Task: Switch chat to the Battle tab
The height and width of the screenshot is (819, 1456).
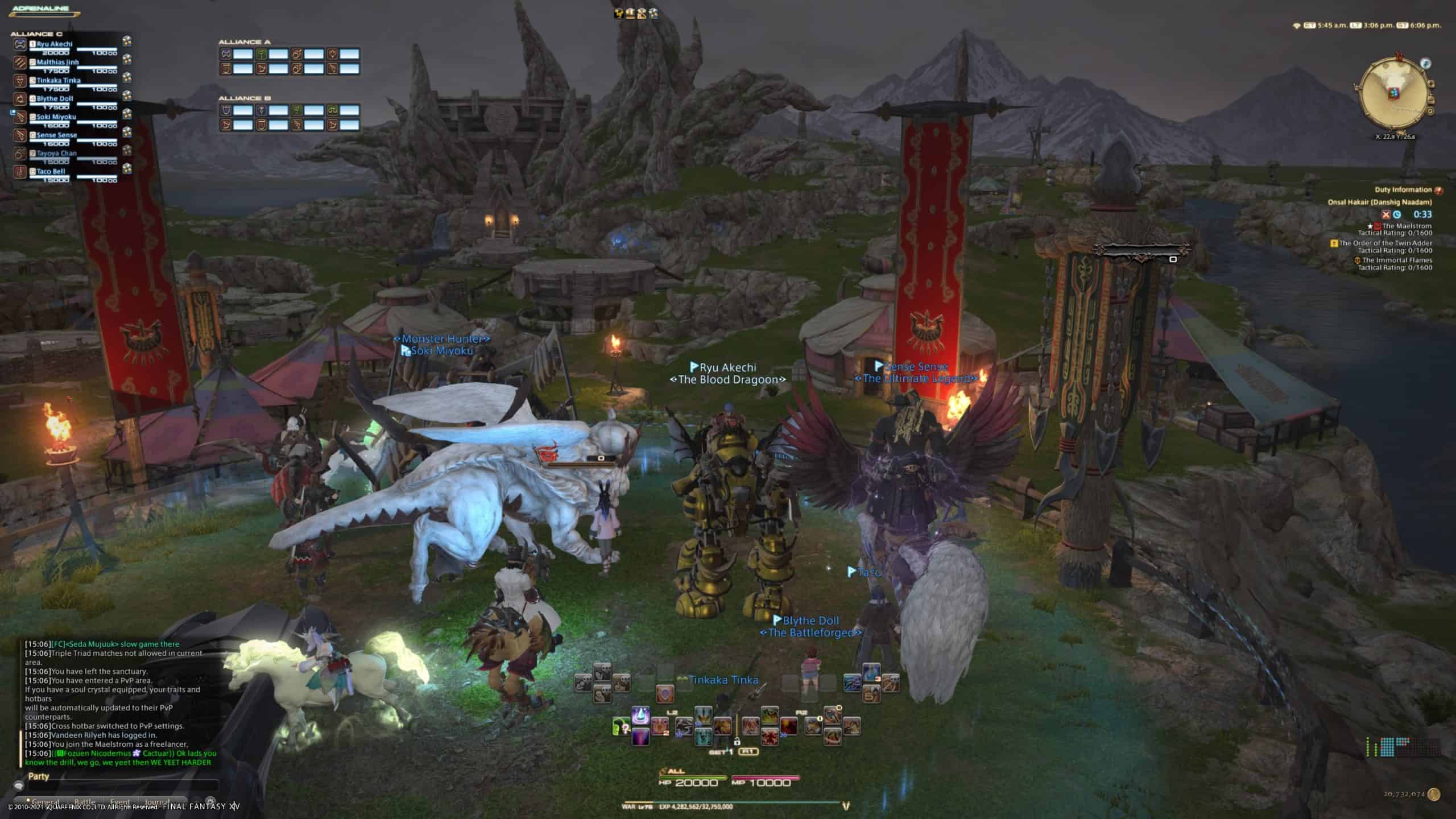Action: 85,803
